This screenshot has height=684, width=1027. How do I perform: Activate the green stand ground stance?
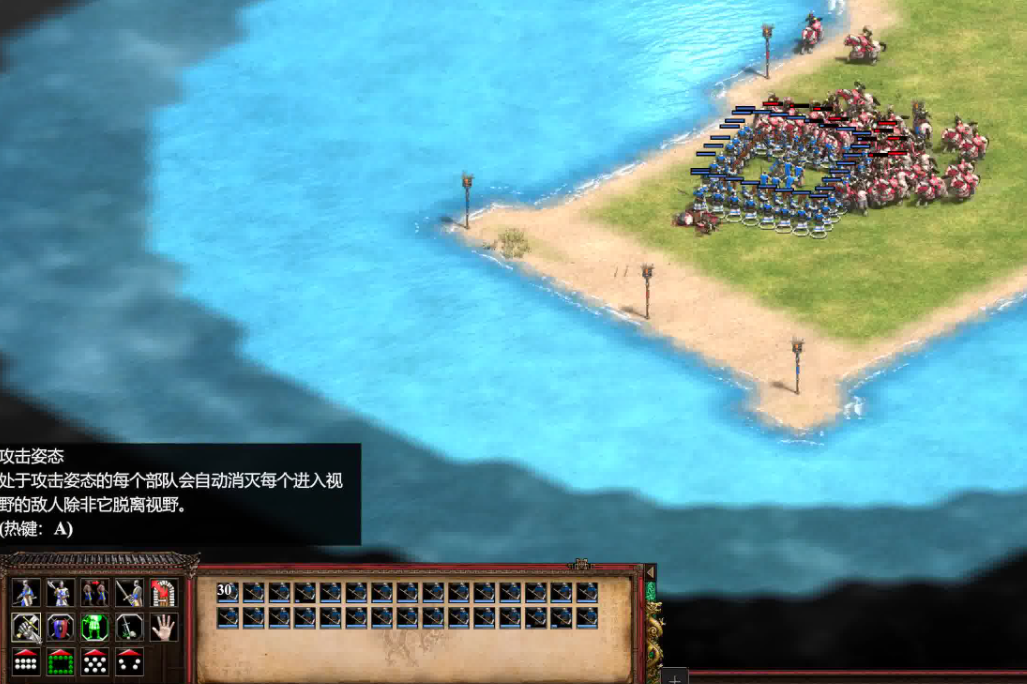tap(95, 627)
